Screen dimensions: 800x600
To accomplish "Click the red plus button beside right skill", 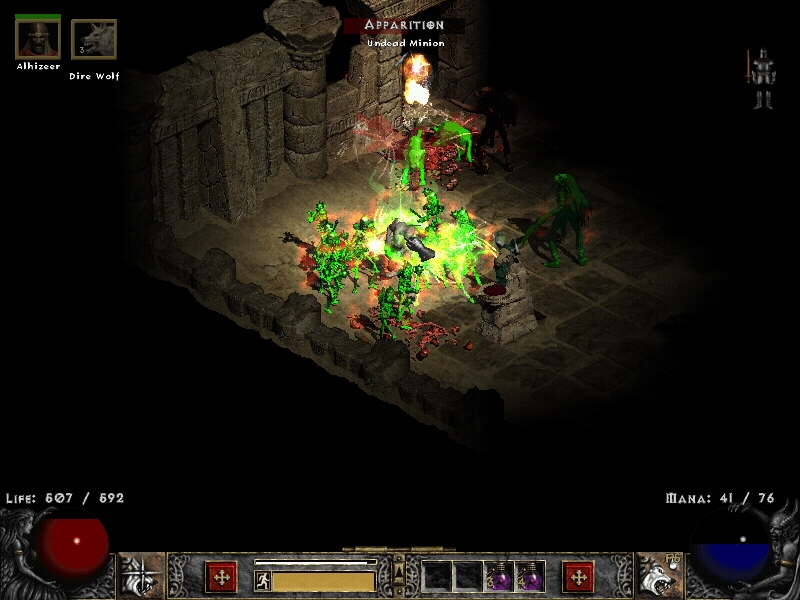I will click(x=578, y=577).
